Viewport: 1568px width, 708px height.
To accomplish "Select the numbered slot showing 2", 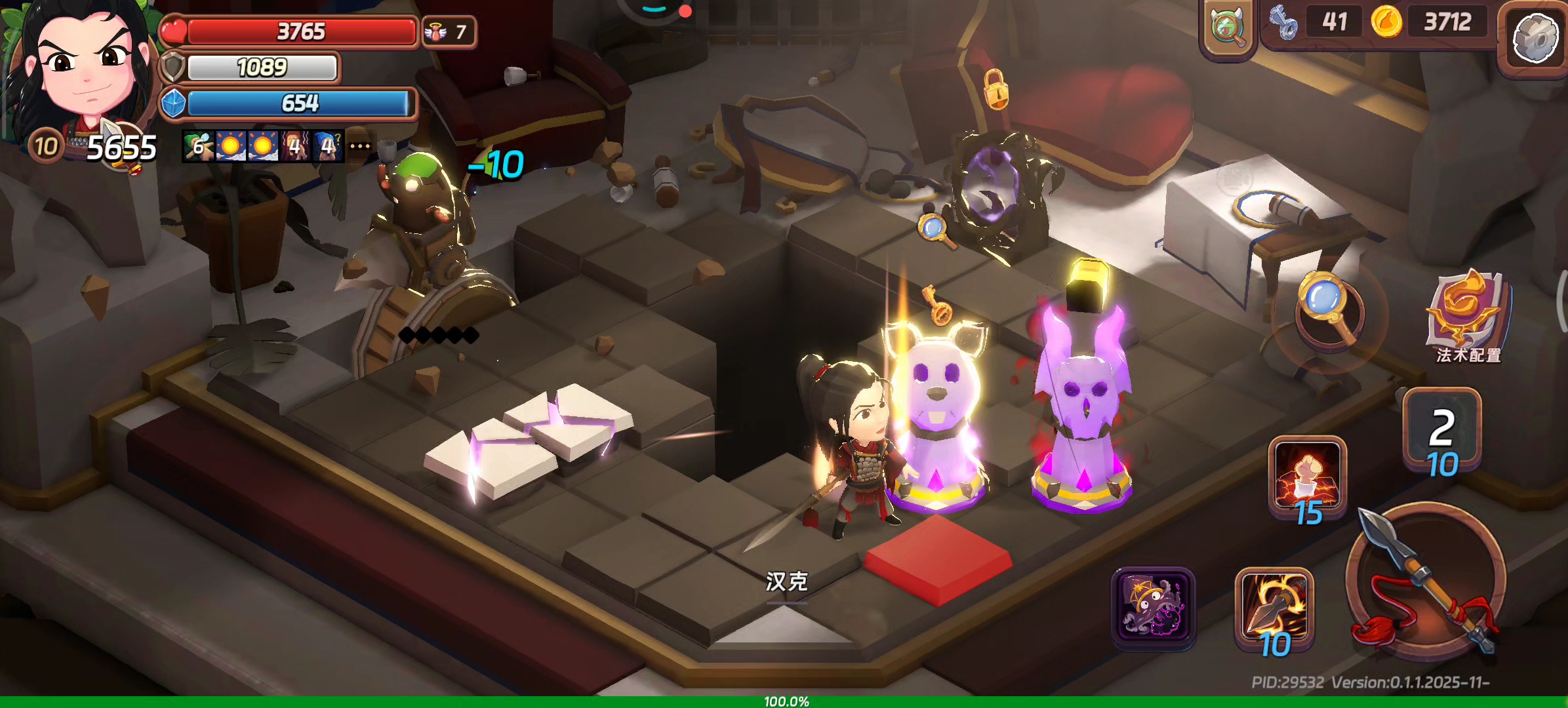I will click(1441, 429).
